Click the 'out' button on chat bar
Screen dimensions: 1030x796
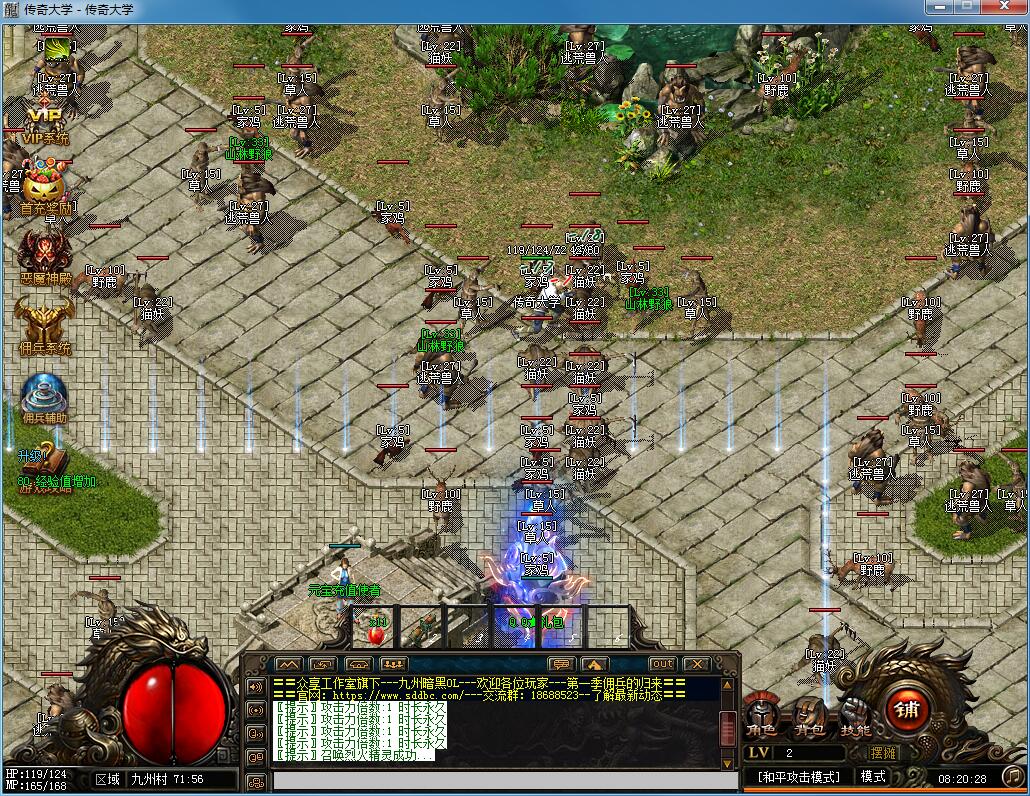[x=662, y=664]
